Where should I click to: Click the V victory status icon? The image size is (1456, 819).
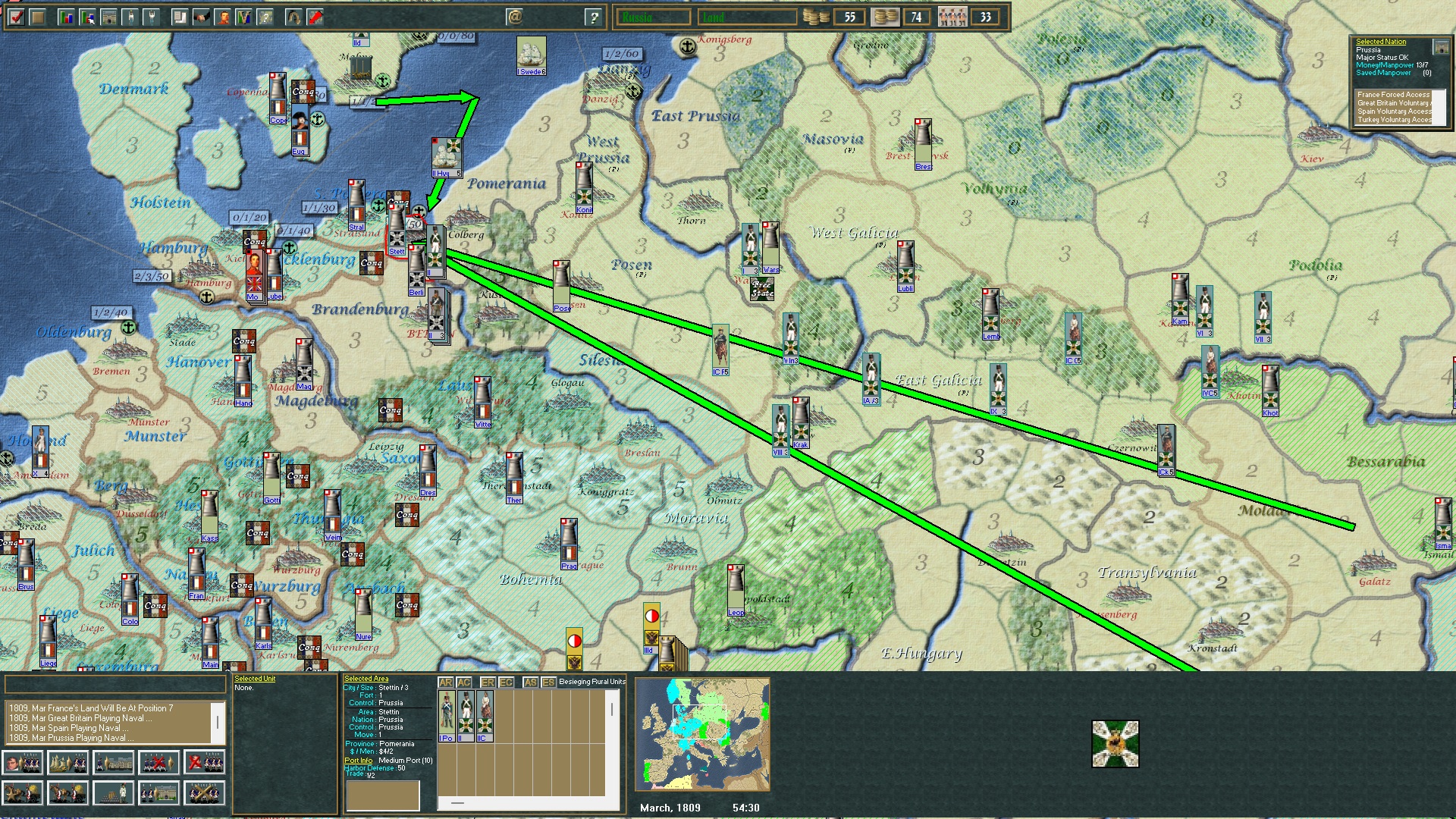coord(244,16)
